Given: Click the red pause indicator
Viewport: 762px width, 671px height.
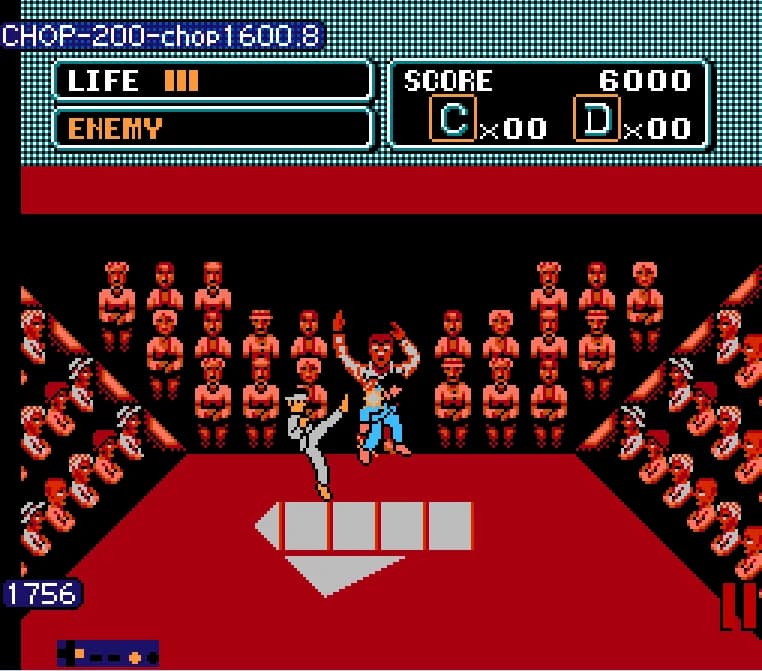Looking at the screenshot, I should (738, 606).
